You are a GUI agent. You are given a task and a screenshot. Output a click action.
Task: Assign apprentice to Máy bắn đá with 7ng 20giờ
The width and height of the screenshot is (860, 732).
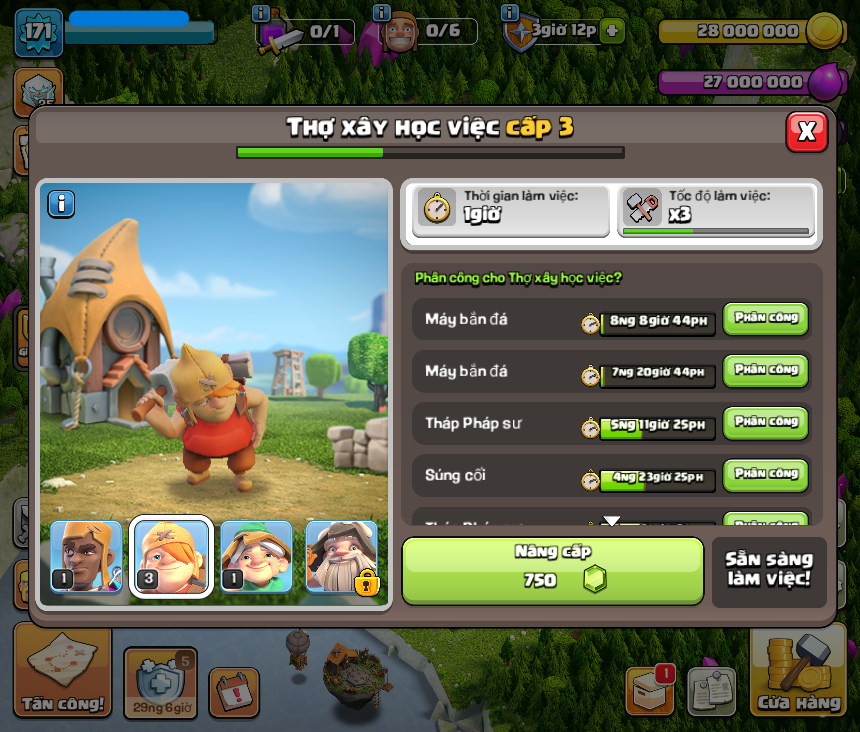[765, 371]
